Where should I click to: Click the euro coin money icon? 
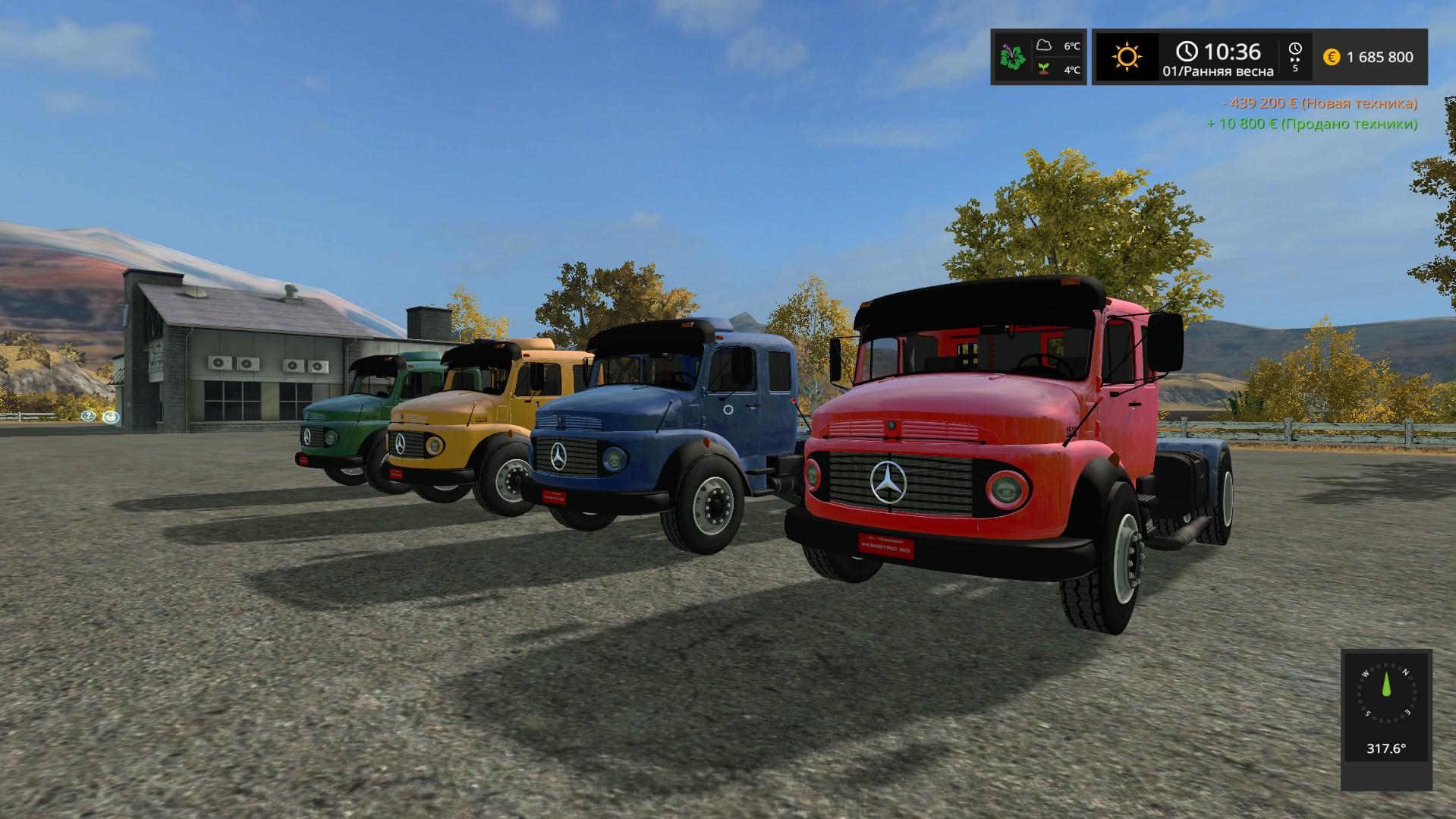pyautogui.click(x=1332, y=57)
